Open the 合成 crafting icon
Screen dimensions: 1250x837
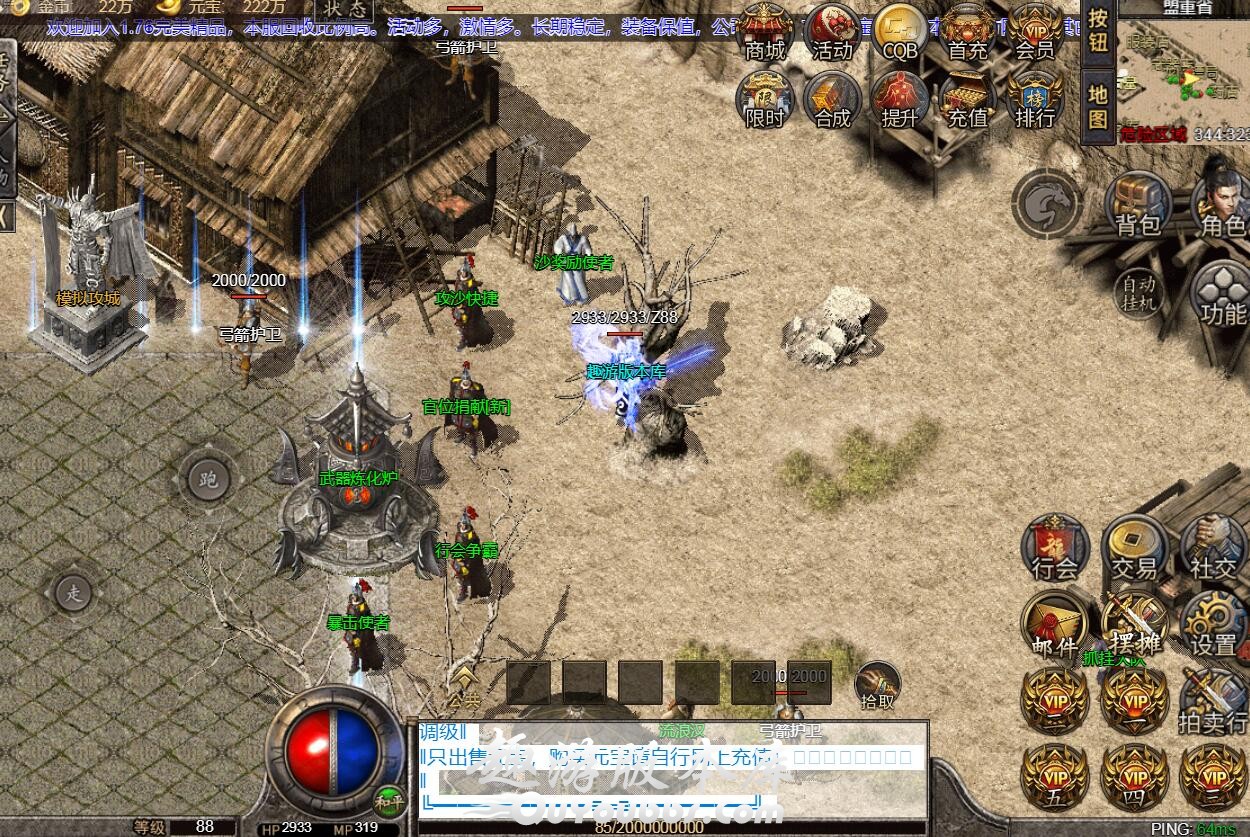(x=832, y=100)
